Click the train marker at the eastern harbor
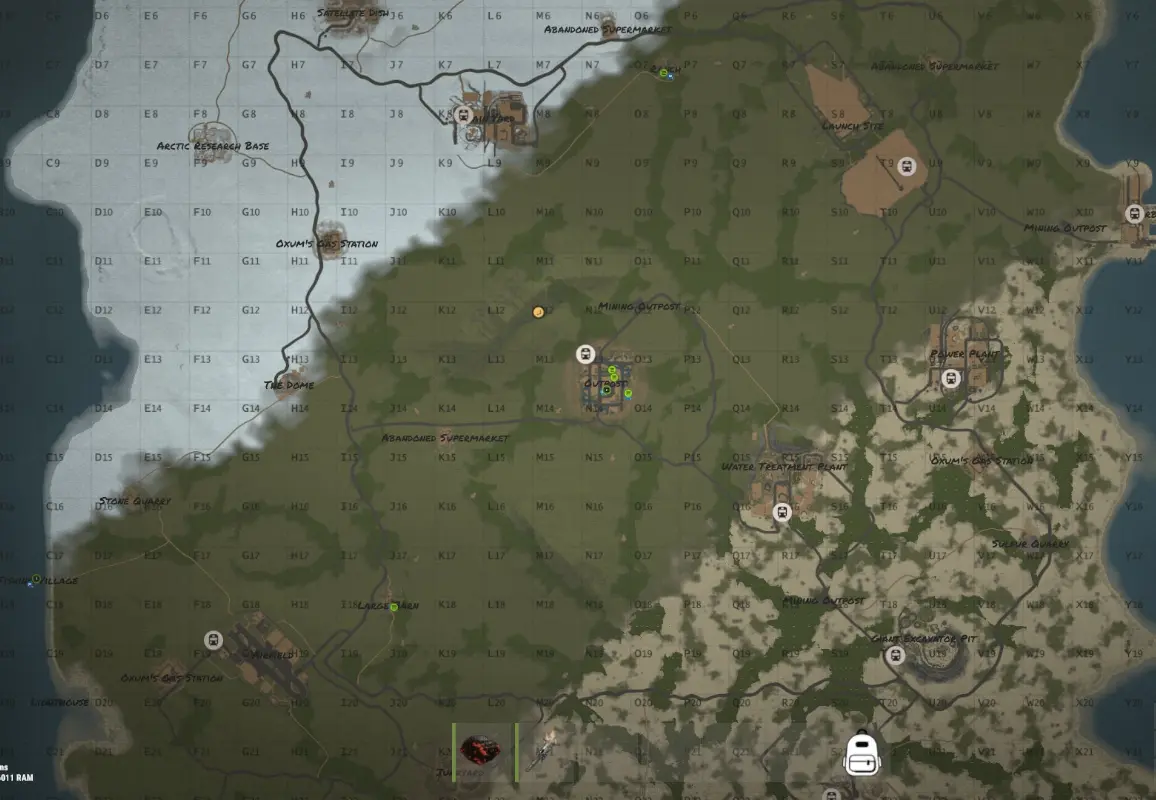This screenshot has width=1156, height=800. (1134, 214)
